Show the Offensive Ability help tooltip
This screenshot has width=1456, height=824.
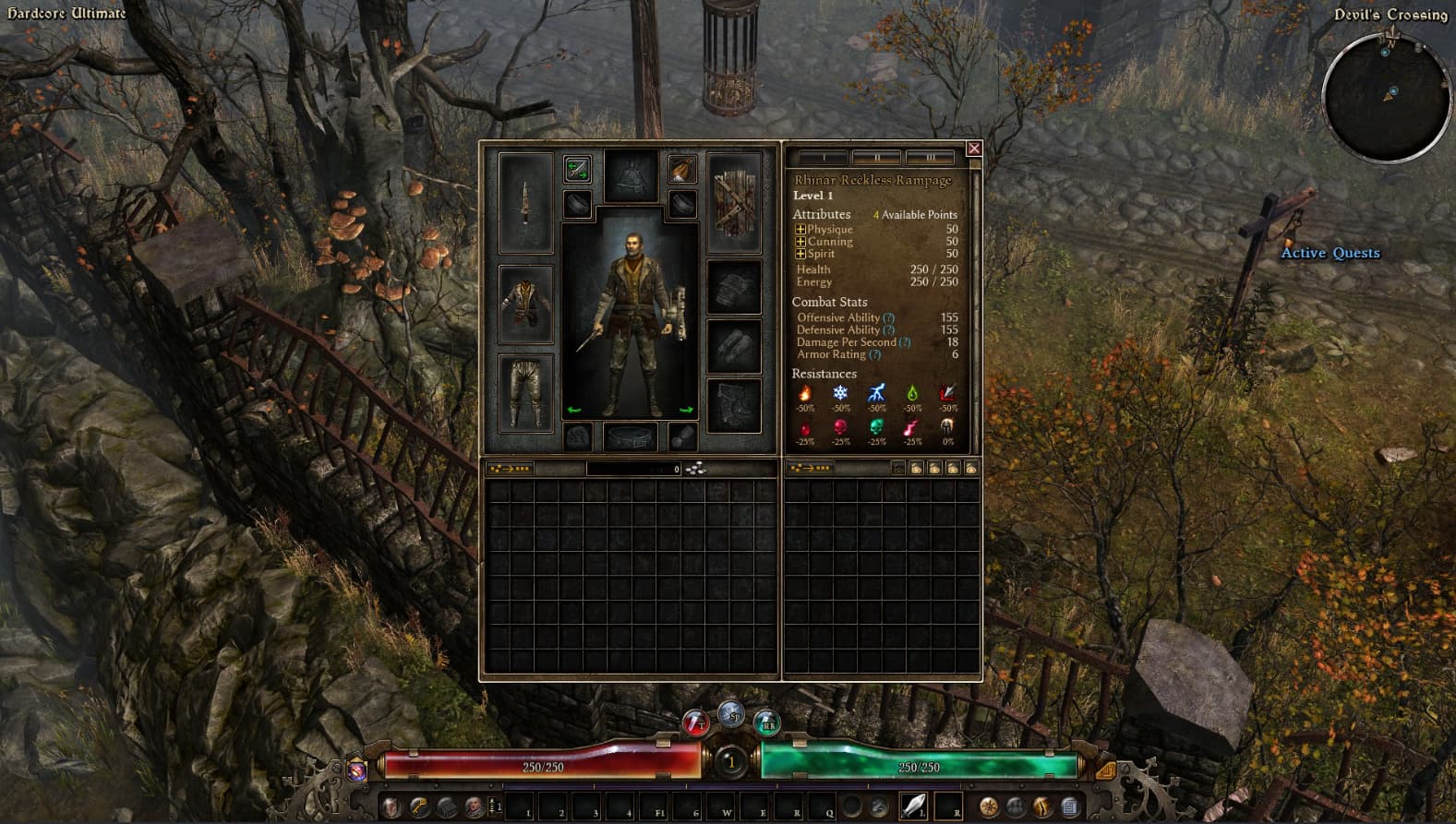coord(888,318)
